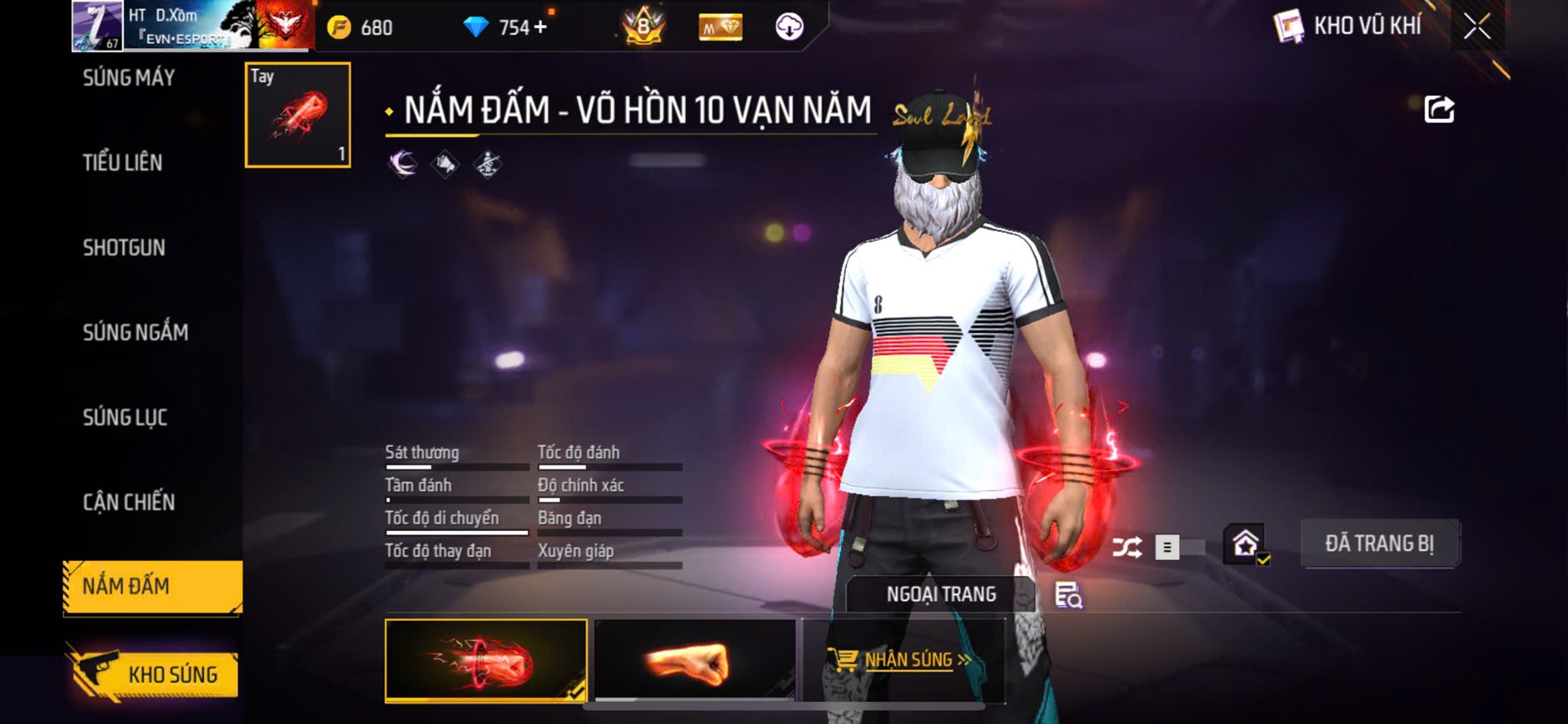This screenshot has height=724, width=1568.
Task: Switch to the SÚNG MÁY category
Action: click(129, 78)
